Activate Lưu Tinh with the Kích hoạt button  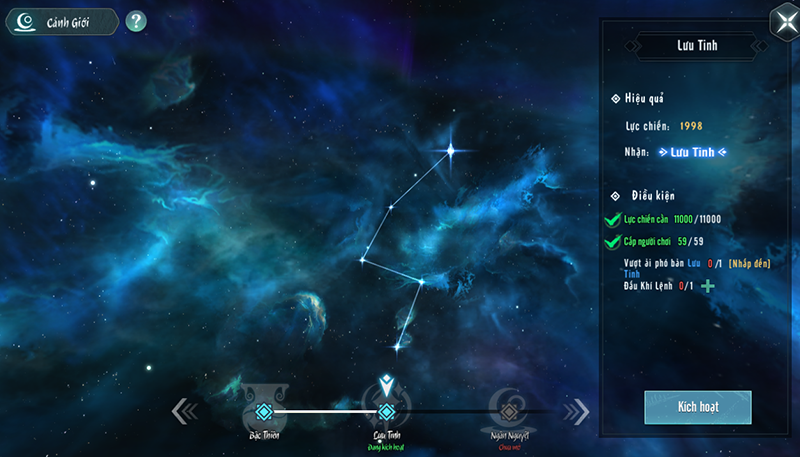click(697, 409)
